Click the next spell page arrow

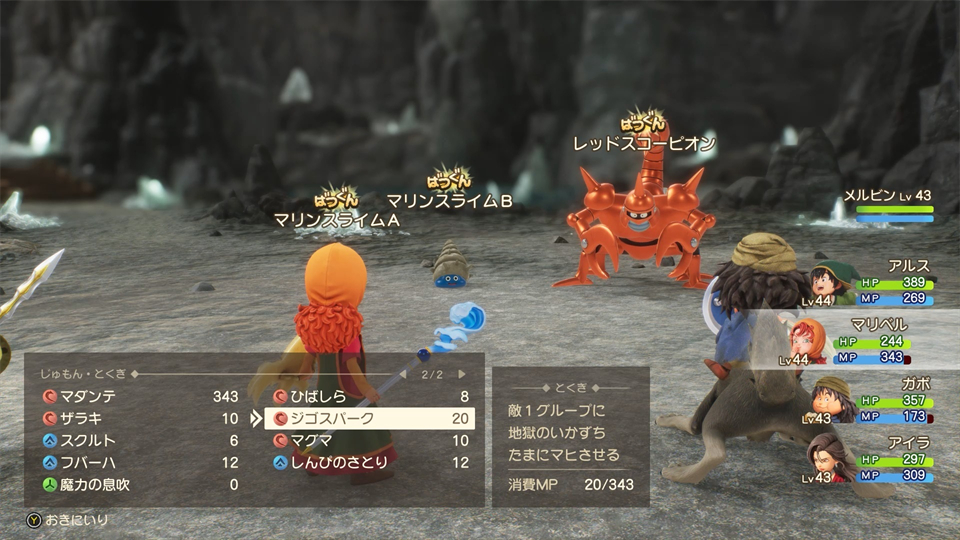pos(462,374)
